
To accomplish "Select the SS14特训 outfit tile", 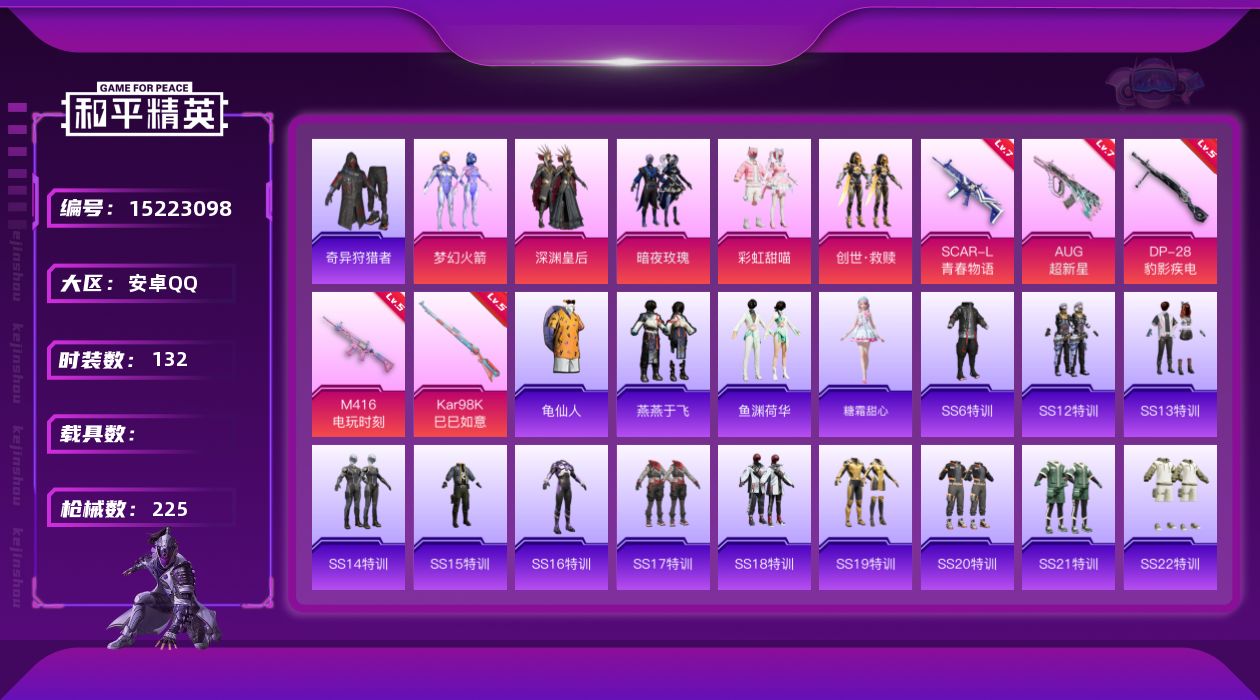I will pos(358,517).
